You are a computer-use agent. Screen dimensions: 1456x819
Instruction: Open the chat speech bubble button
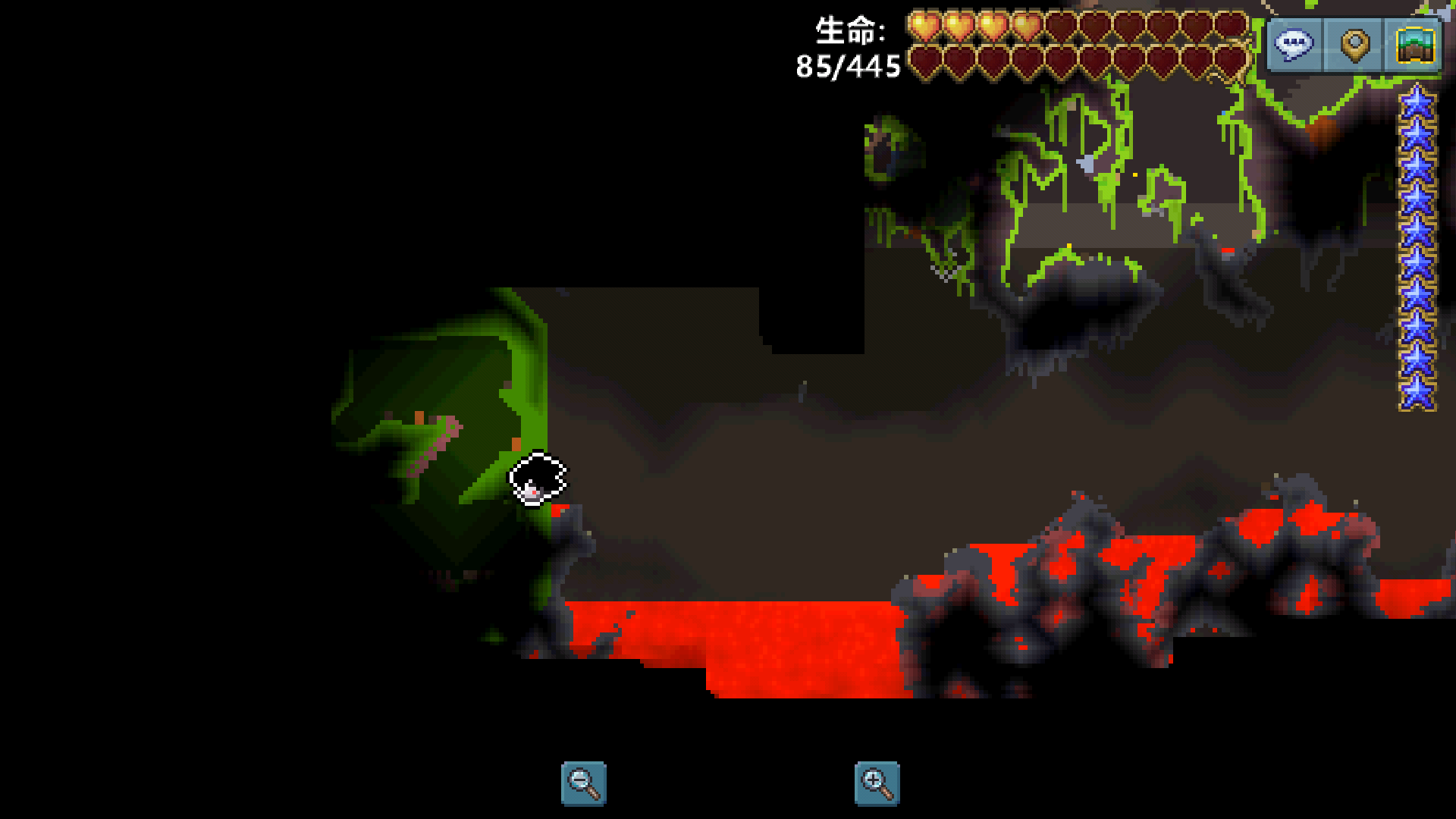point(1294,45)
